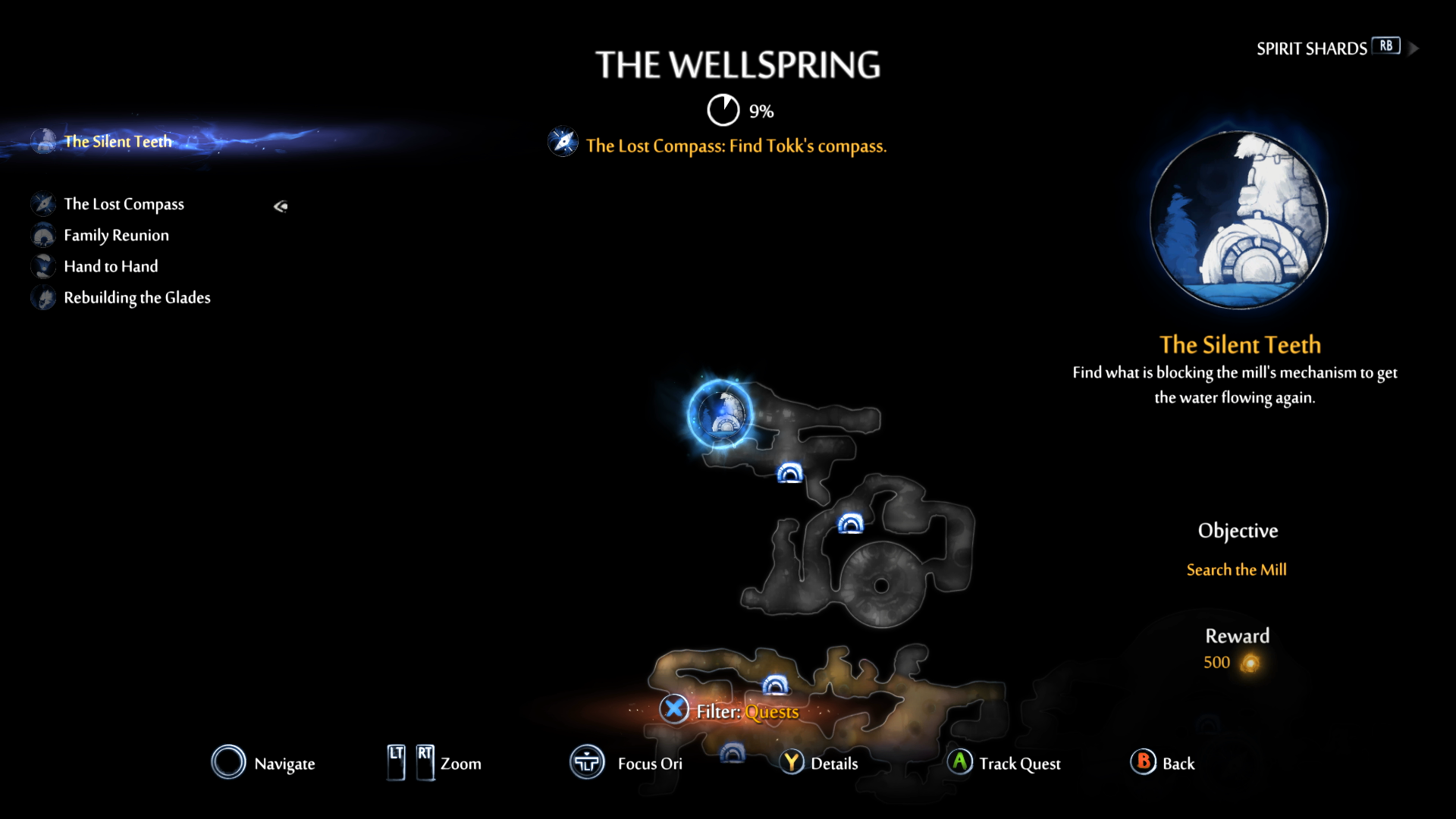This screenshot has height=819, width=1456.
Task: Select The Silent Teeth quest icon
Action: point(43,141)
